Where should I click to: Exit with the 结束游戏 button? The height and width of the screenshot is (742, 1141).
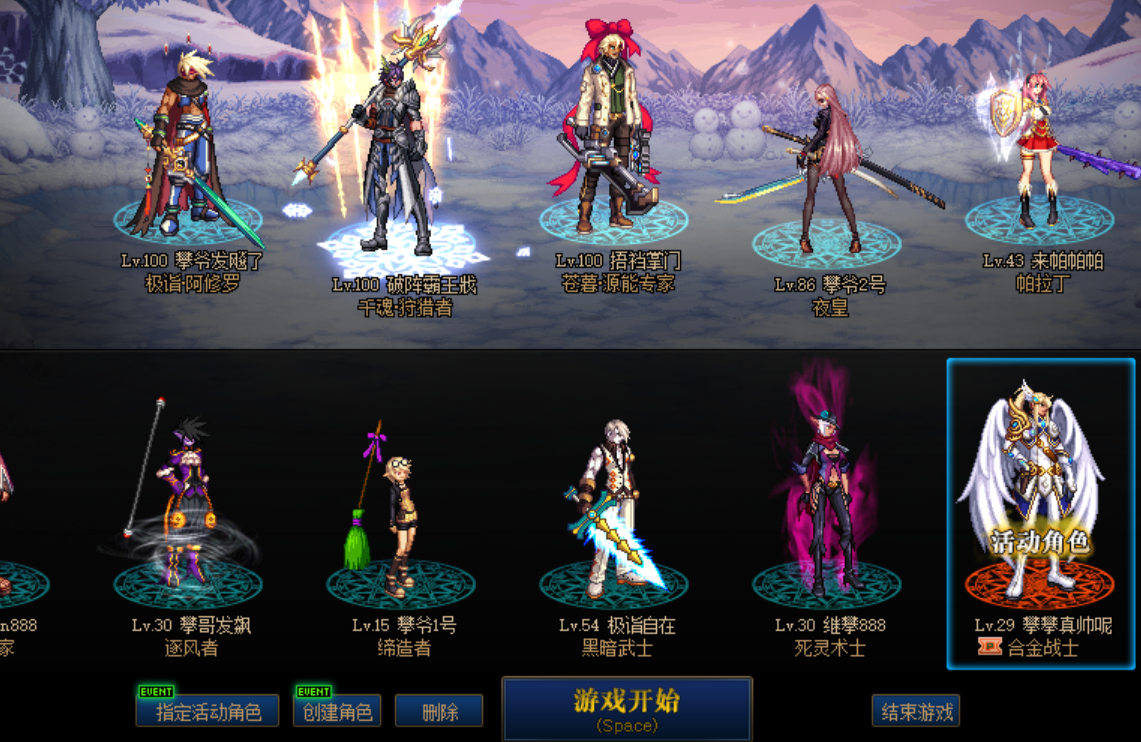coord(915,711)
